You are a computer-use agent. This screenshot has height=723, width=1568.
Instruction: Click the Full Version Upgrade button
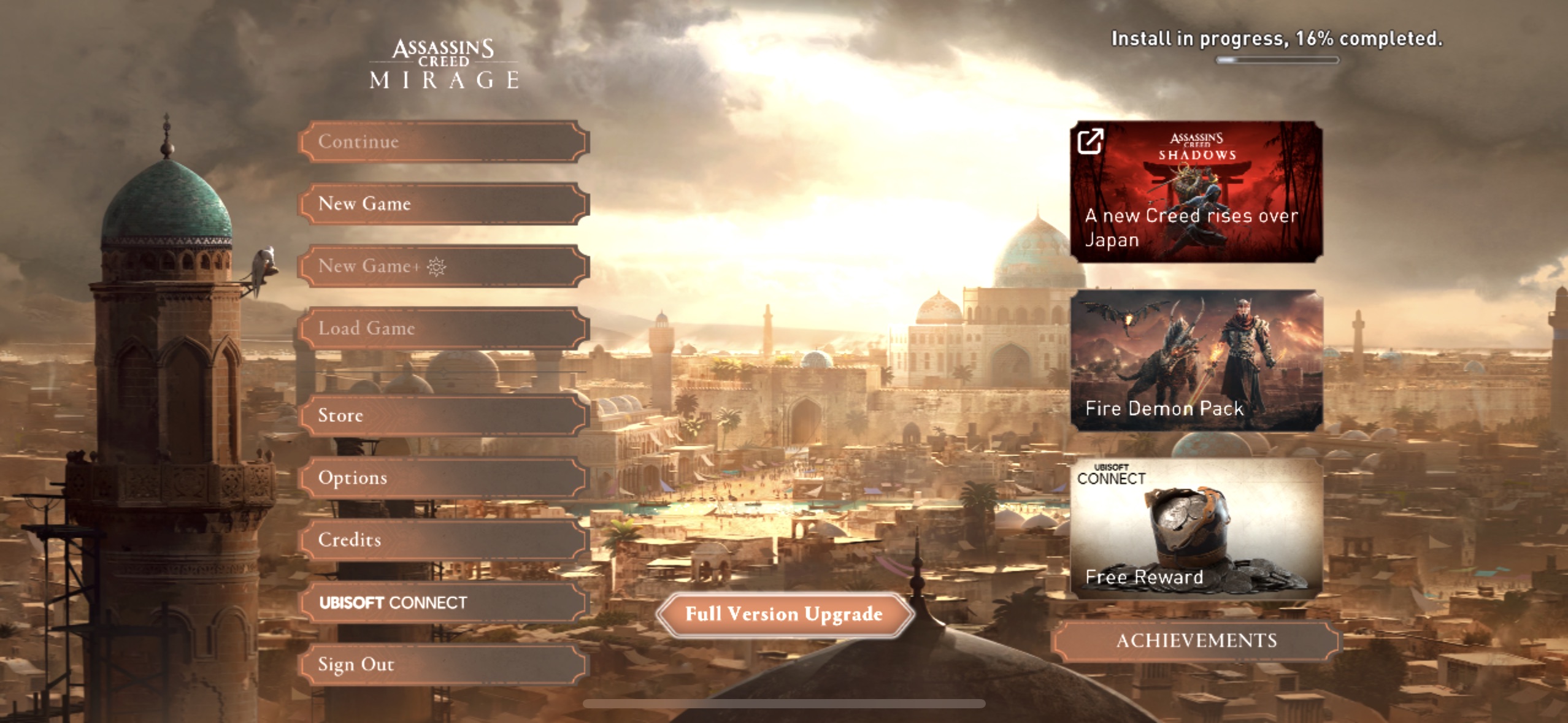click(x=784, y=614)
